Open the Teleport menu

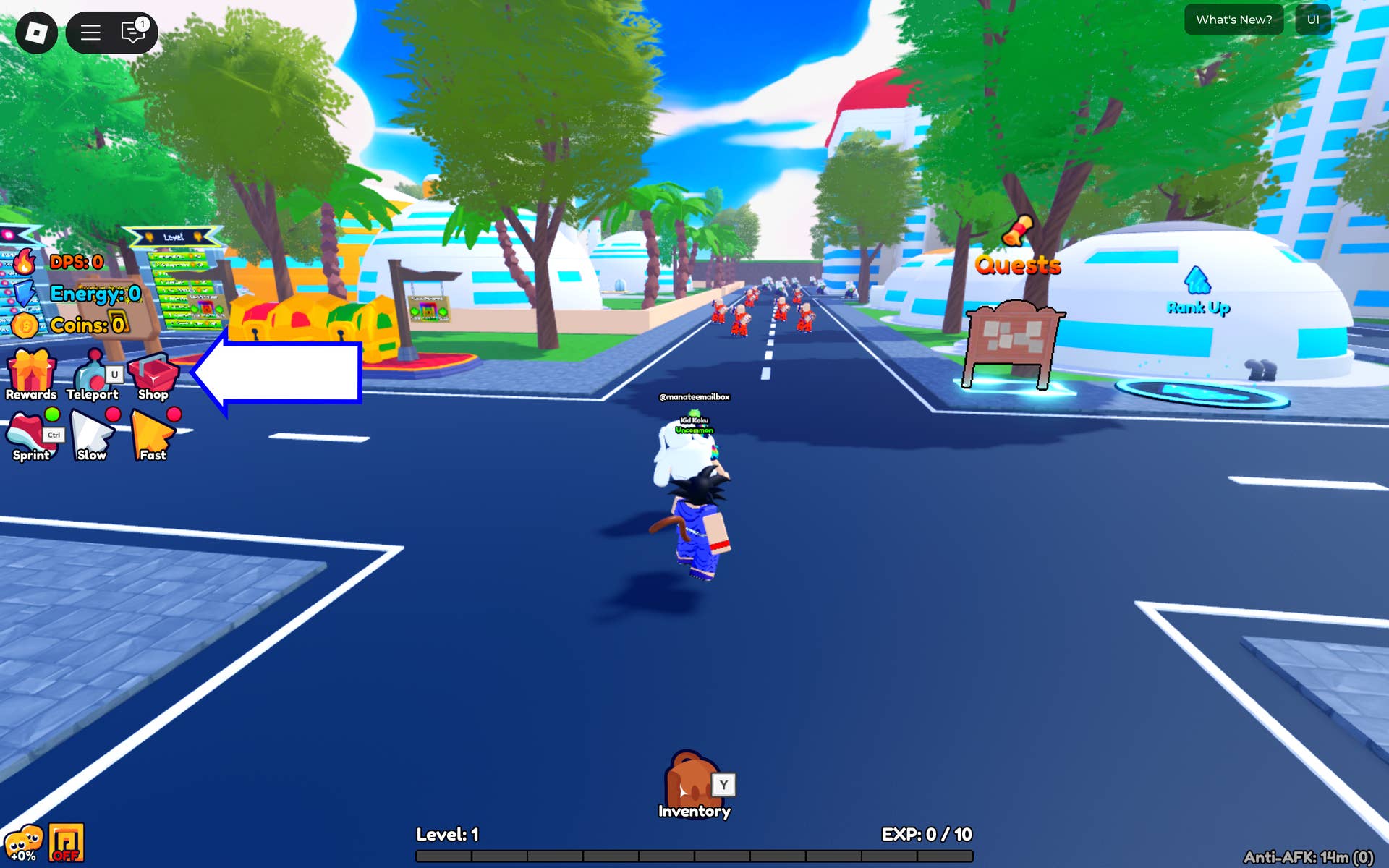92,373
